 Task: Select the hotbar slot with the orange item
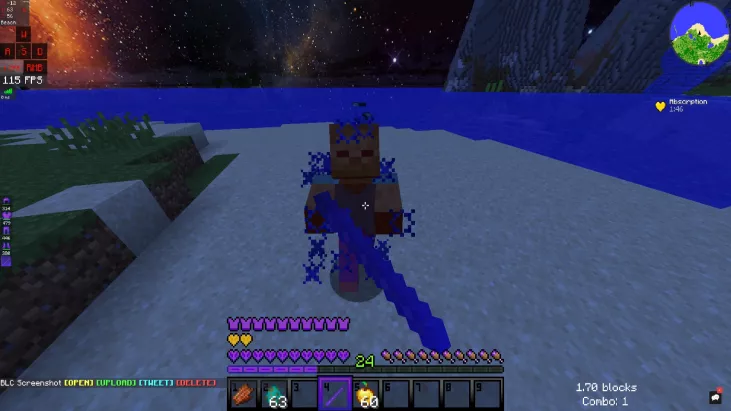tap(243, 394)
